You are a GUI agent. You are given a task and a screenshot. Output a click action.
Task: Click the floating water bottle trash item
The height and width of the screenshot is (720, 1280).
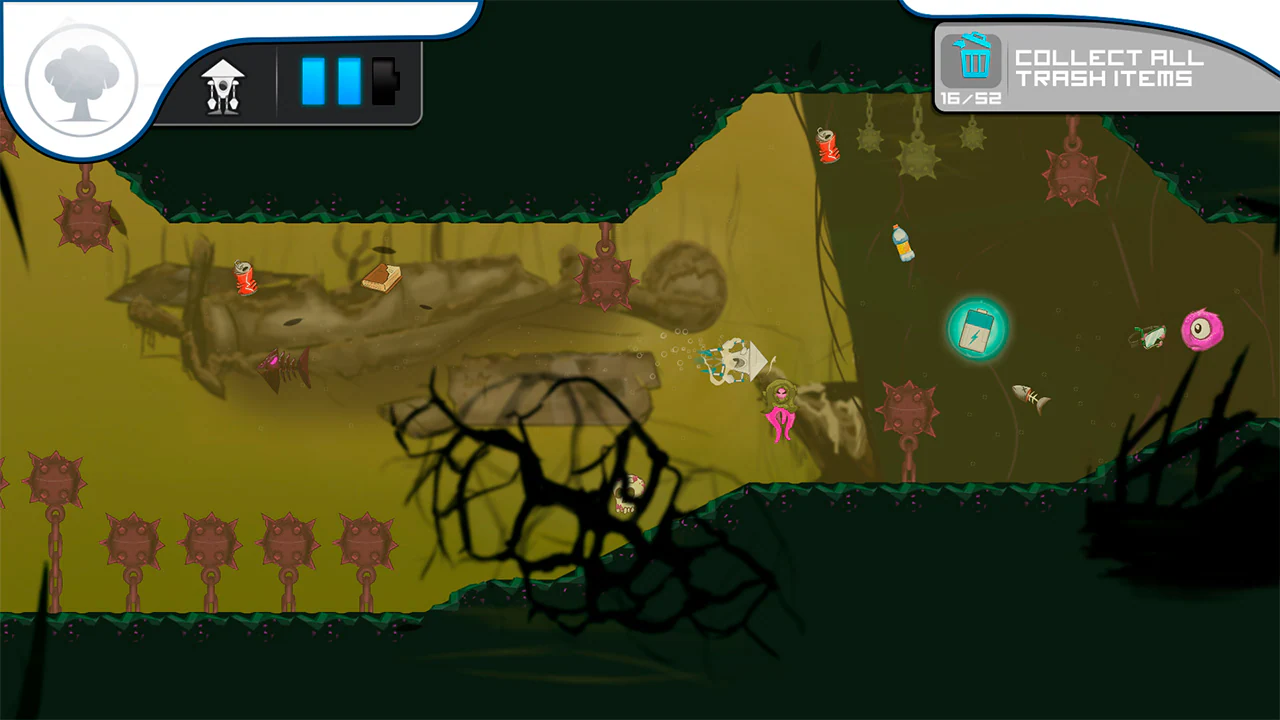[903, 243]
